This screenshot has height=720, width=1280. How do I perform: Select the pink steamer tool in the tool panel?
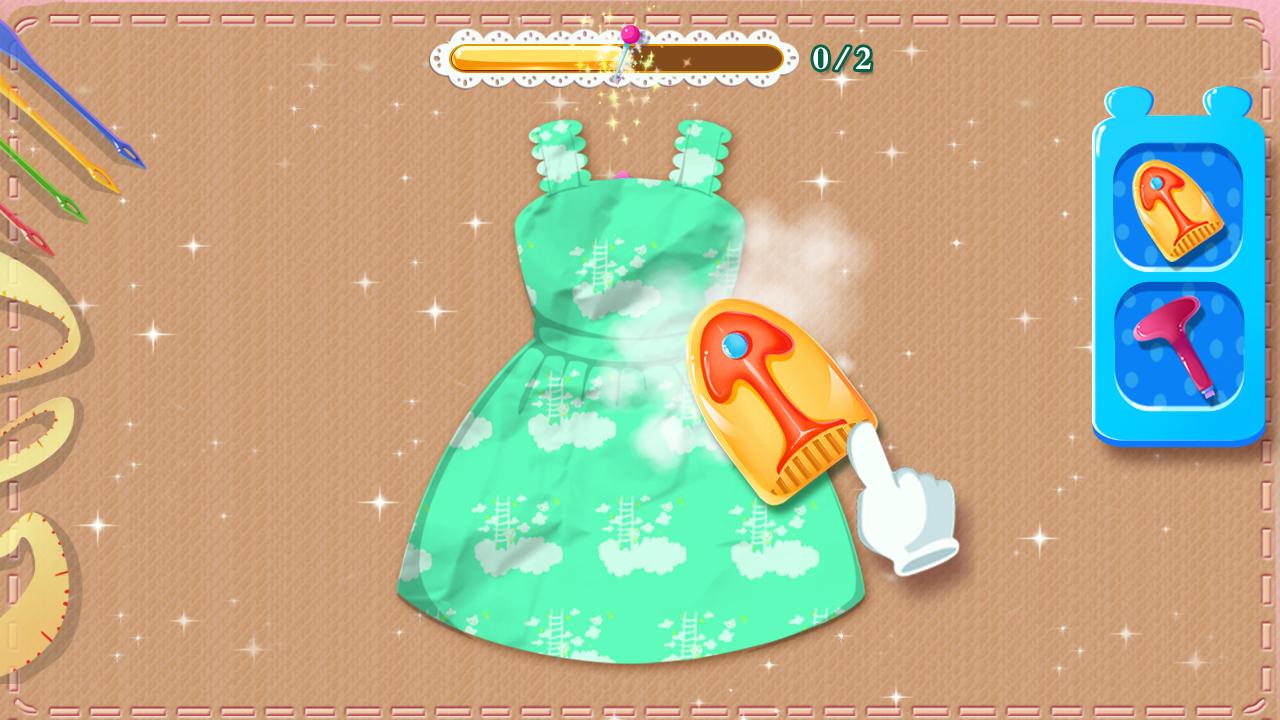[x=1176, y=345]
